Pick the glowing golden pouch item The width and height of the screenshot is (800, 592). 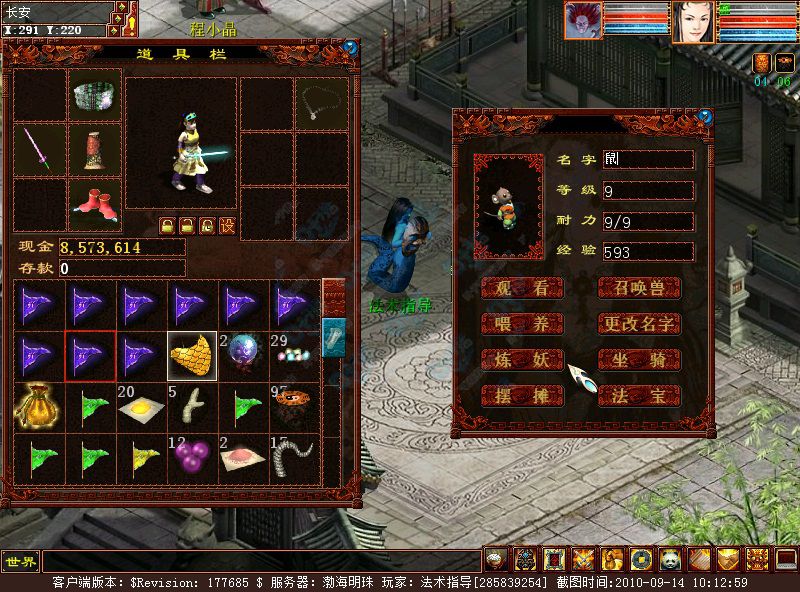[x=36, y=407]
